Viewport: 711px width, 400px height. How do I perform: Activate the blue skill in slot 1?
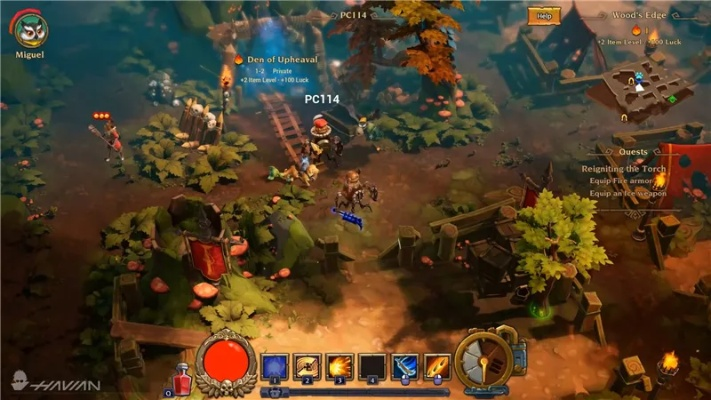(x=274, y=366)
